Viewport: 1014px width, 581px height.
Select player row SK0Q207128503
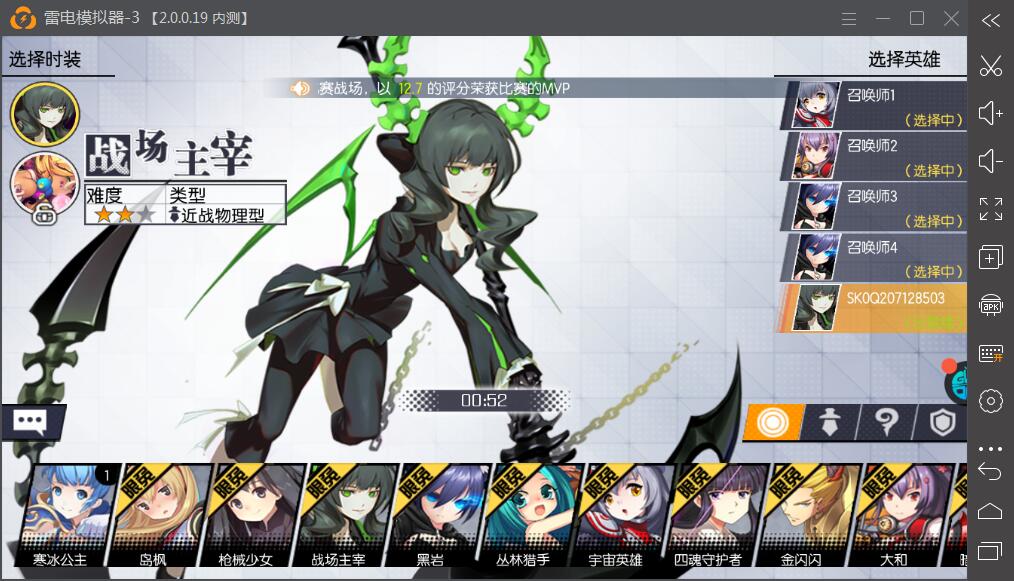pos(878,308)
